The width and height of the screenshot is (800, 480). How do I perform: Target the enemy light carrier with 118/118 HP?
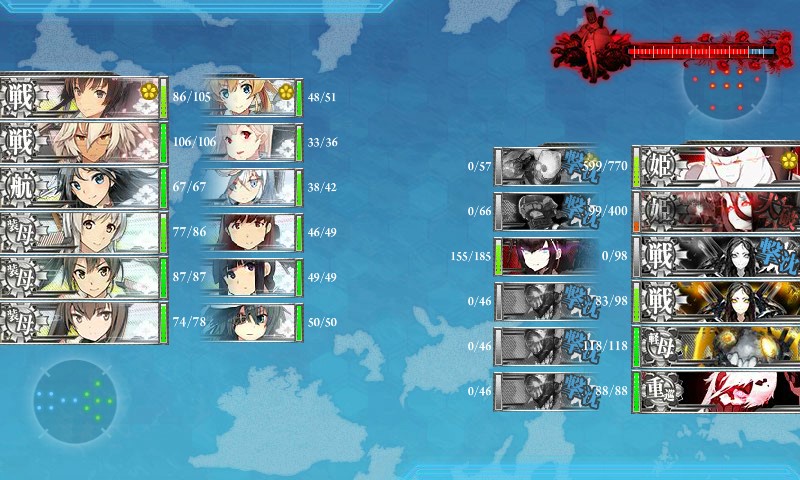pos(716,345)
